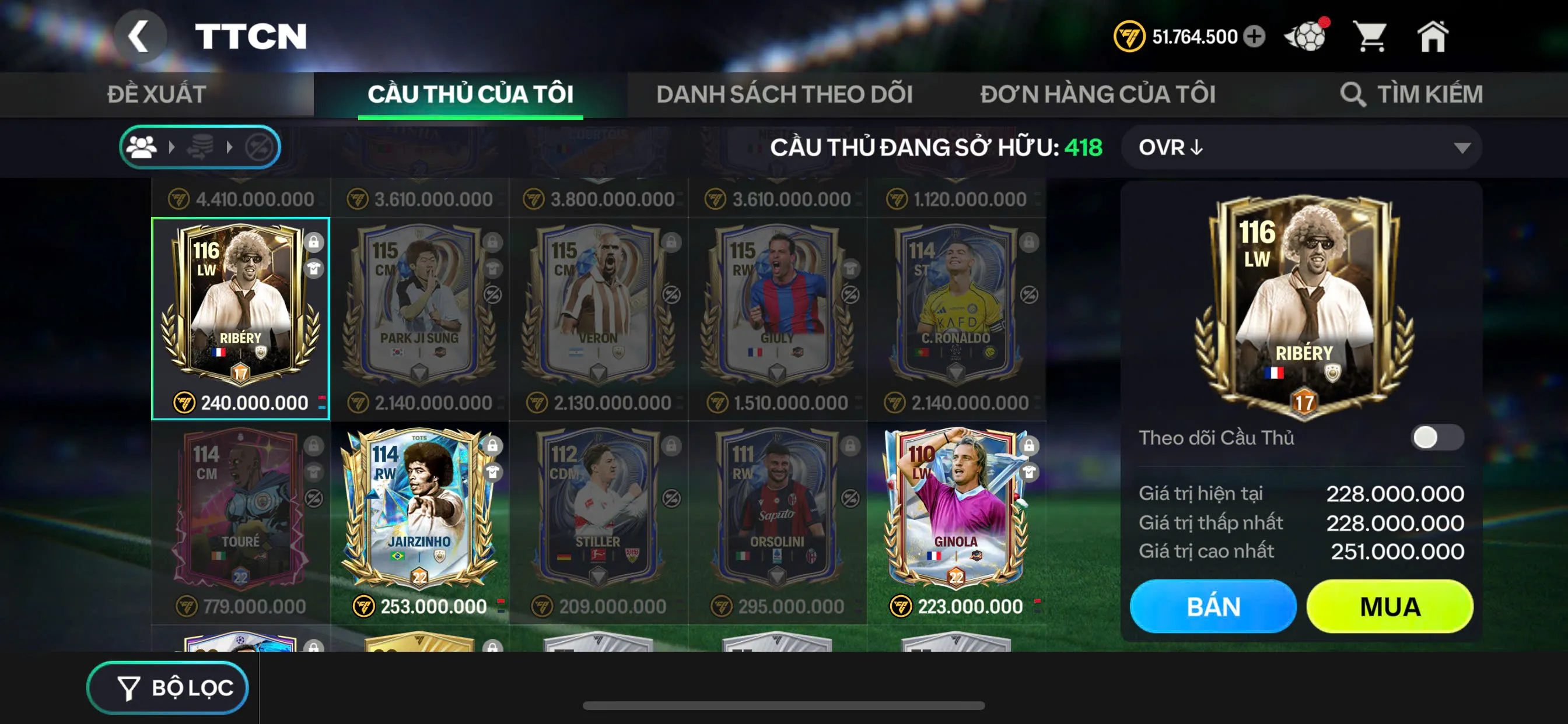Open the shopping cart

(1370, 37)
